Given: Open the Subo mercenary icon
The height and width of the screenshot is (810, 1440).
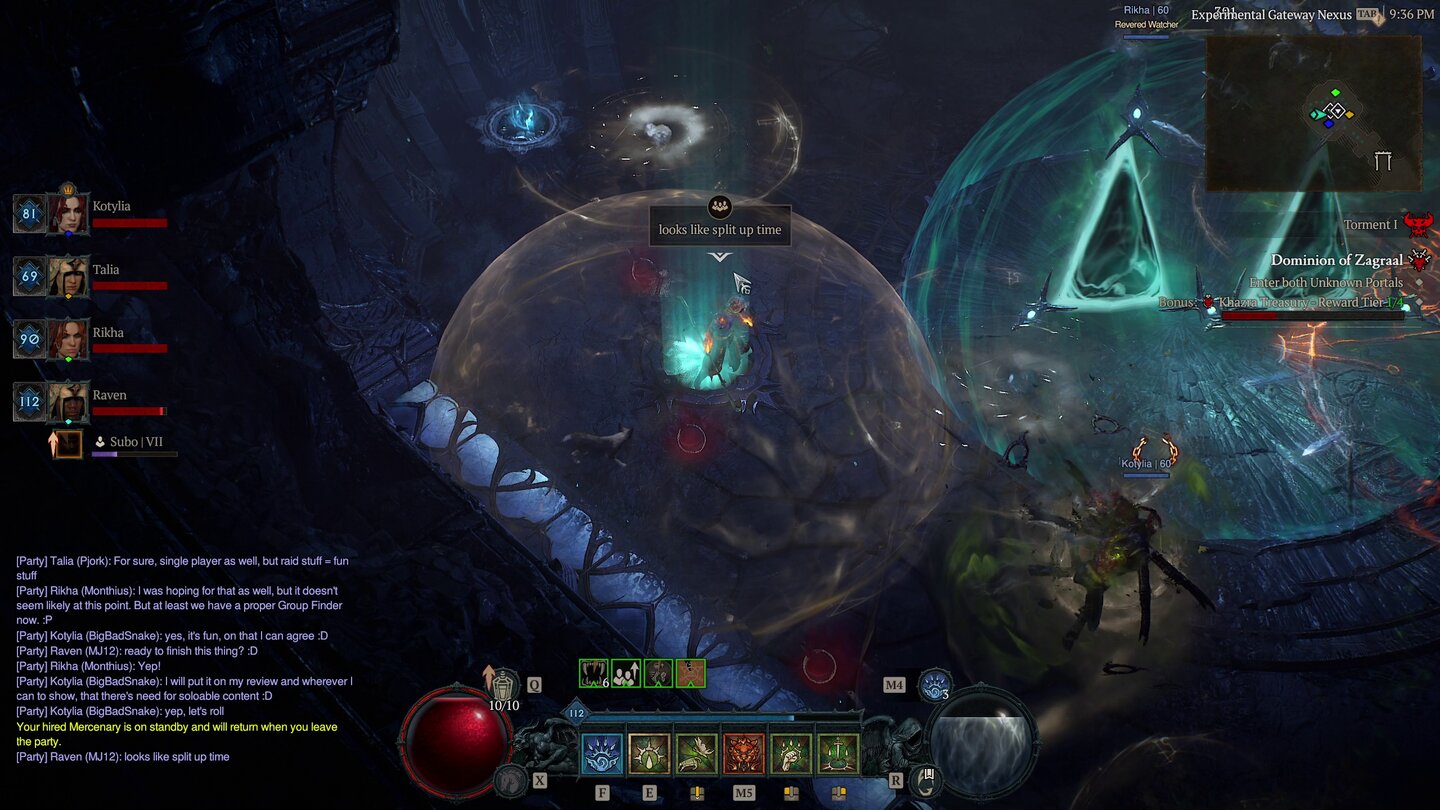Looking at the screenshot, I should (68, 443).
